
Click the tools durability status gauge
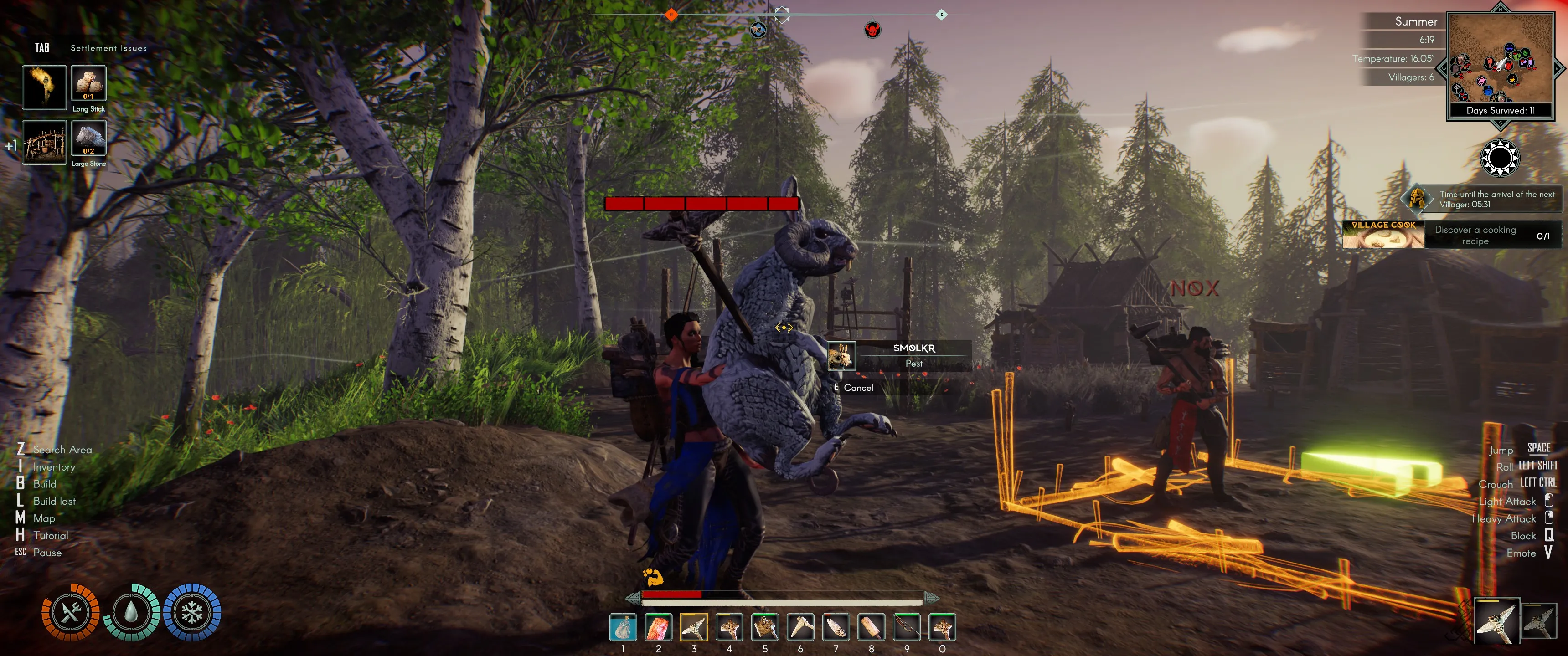(71, 612)
